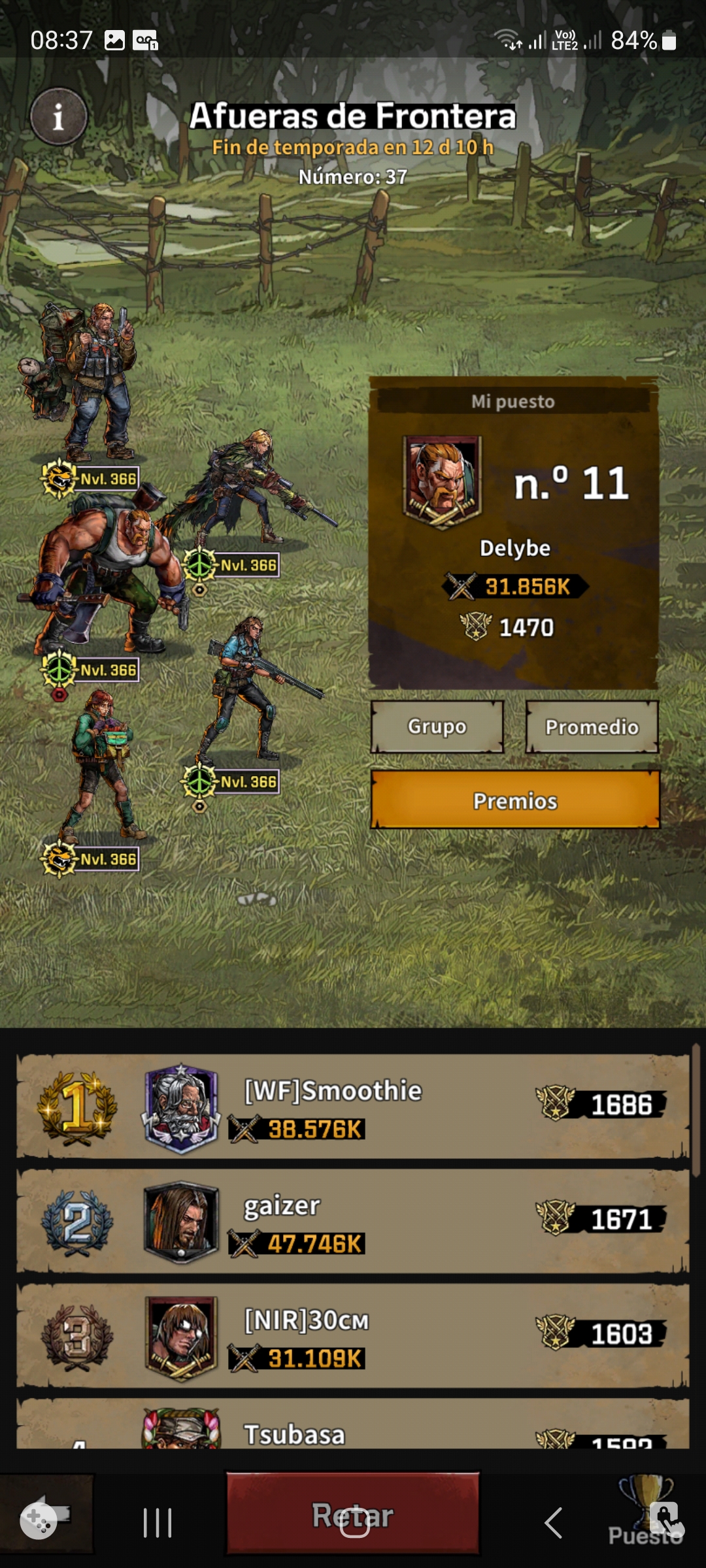Open the Grupo view
Screen dimensions: 706x1568
[x=437, y=727]
